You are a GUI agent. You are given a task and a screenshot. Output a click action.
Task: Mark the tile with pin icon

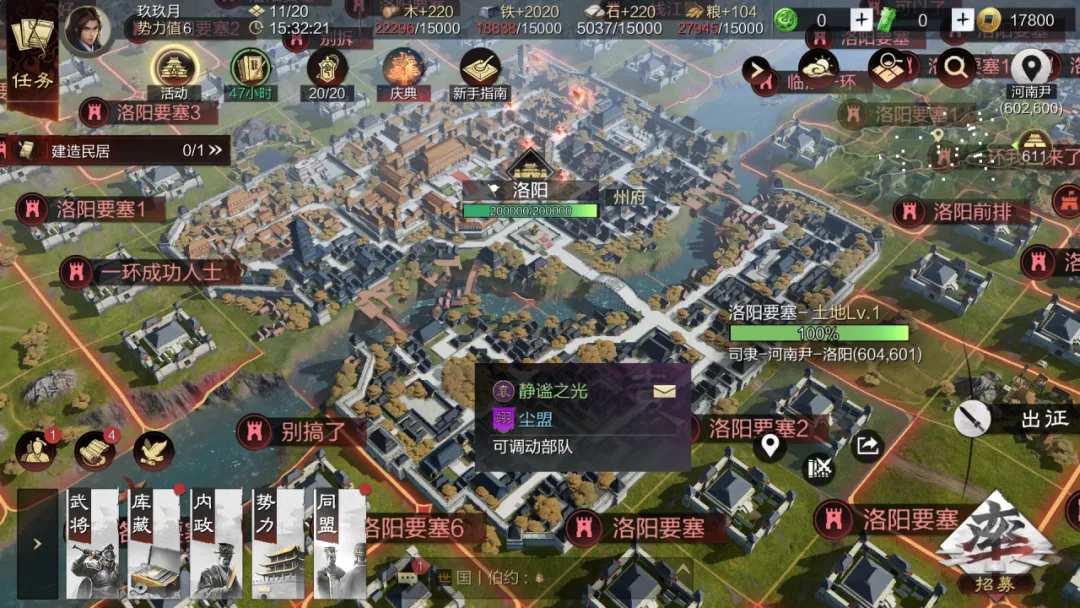click(x=768, y=446)
